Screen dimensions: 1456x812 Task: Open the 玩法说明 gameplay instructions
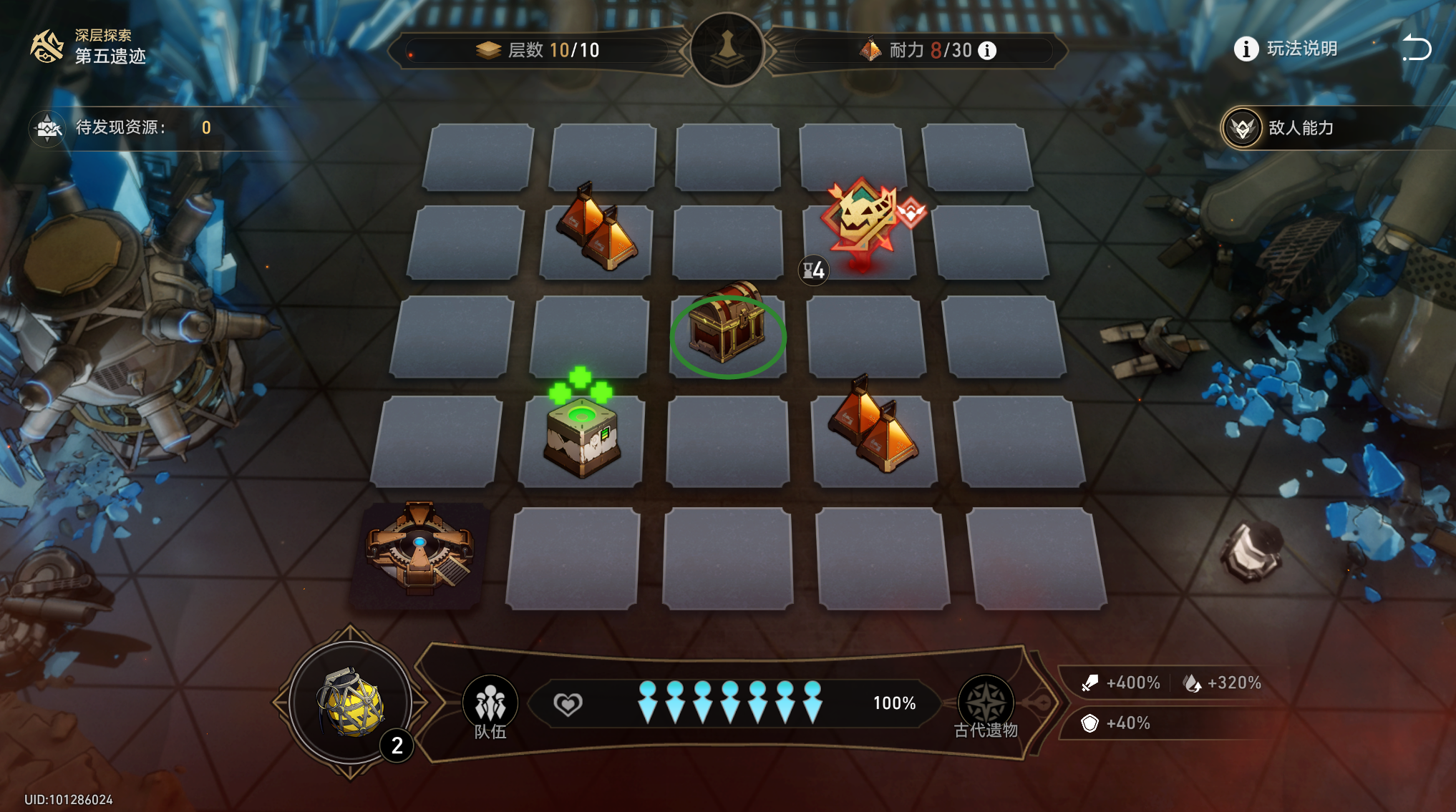tap(1286, 49)
